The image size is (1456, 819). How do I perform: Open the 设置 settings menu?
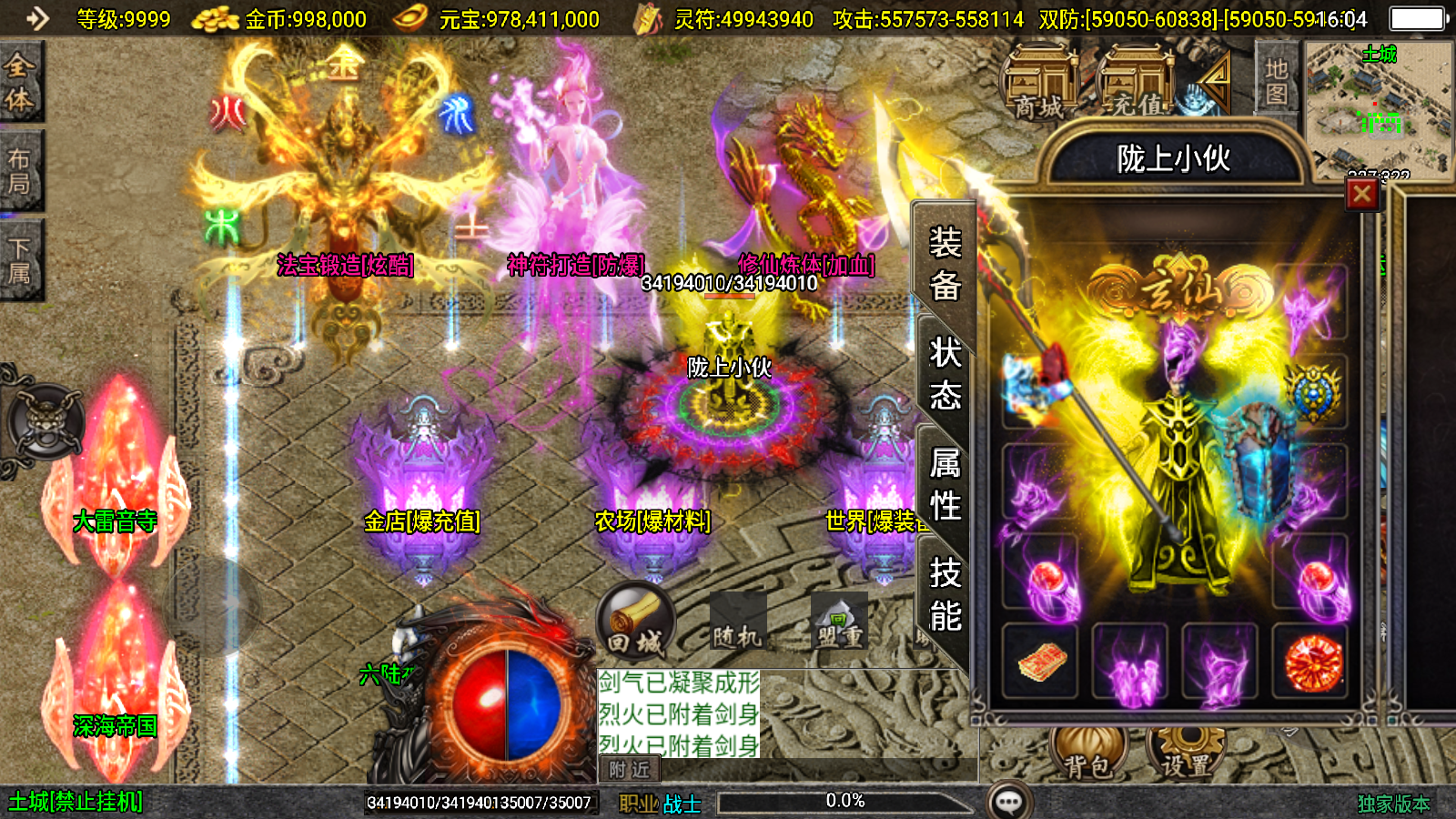[1186, 753]
